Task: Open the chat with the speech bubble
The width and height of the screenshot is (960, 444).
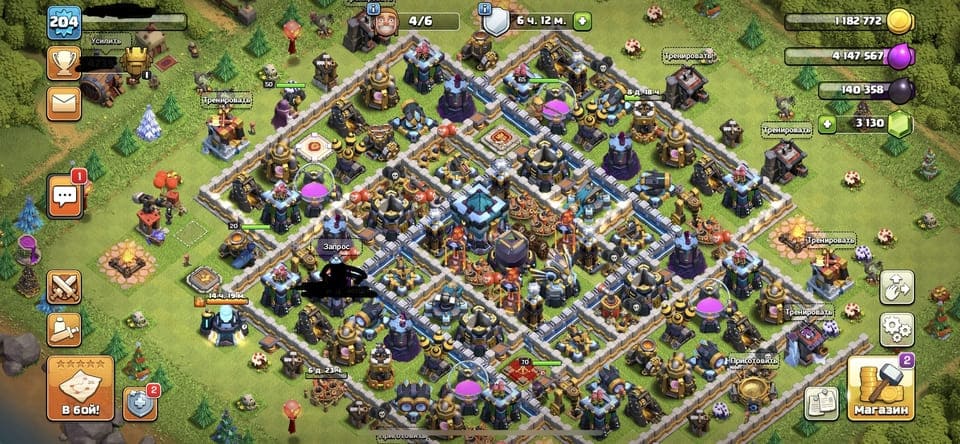Action: pos(63,195)
